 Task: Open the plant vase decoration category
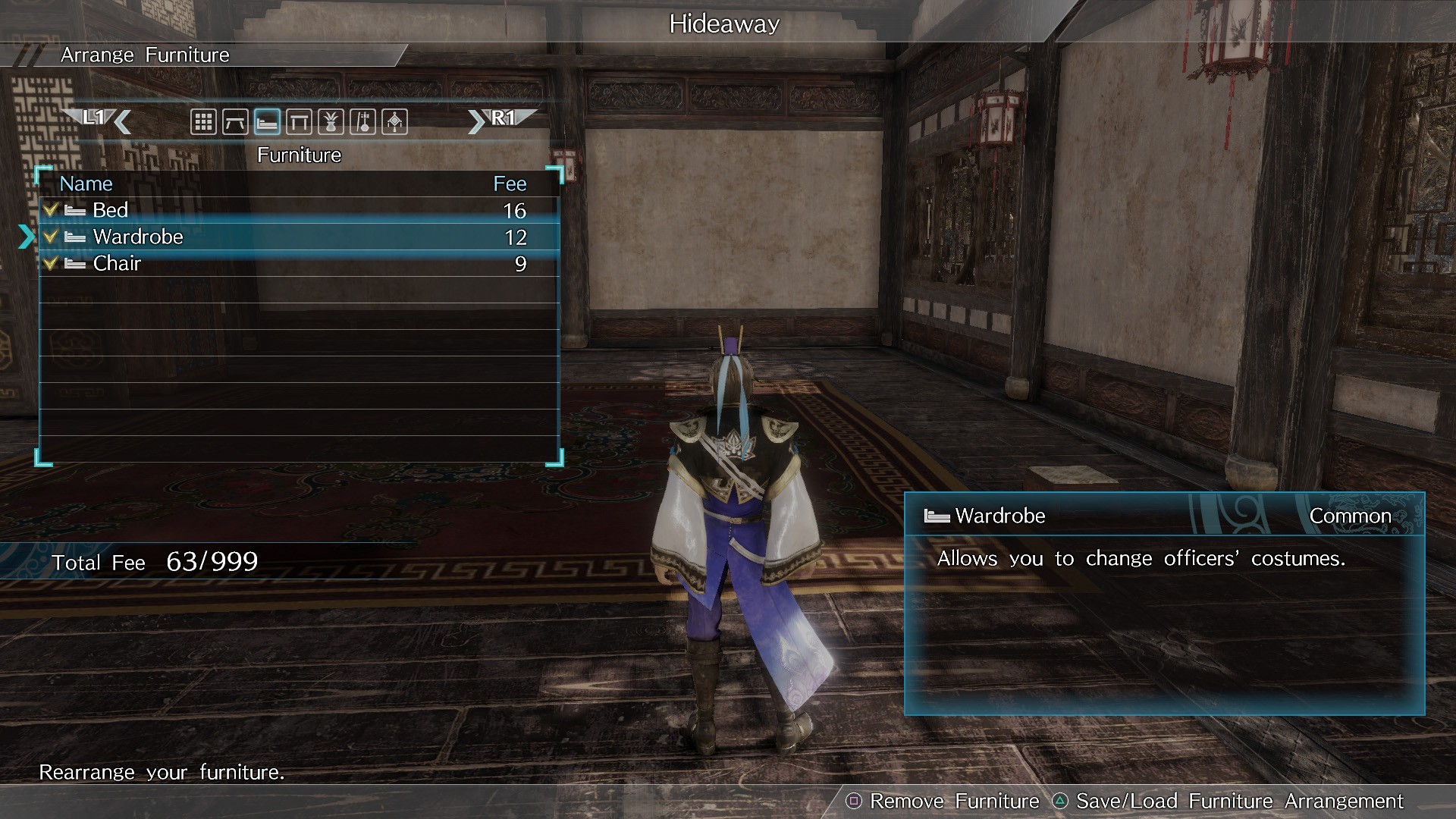click(x=331, y=121)
